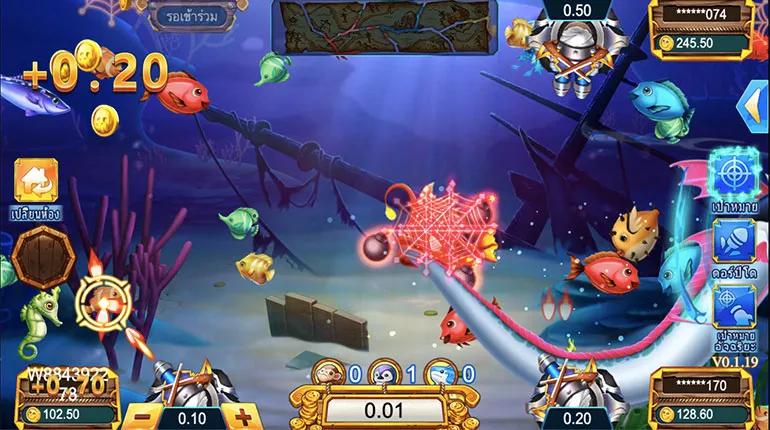Select the shark character icon
The image size is (770, 430).
441,374
